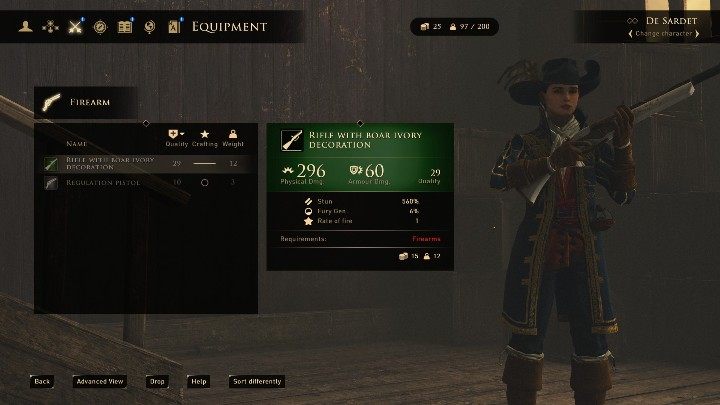Open the globe map tab
720x405 pixels.
[150, 26]
